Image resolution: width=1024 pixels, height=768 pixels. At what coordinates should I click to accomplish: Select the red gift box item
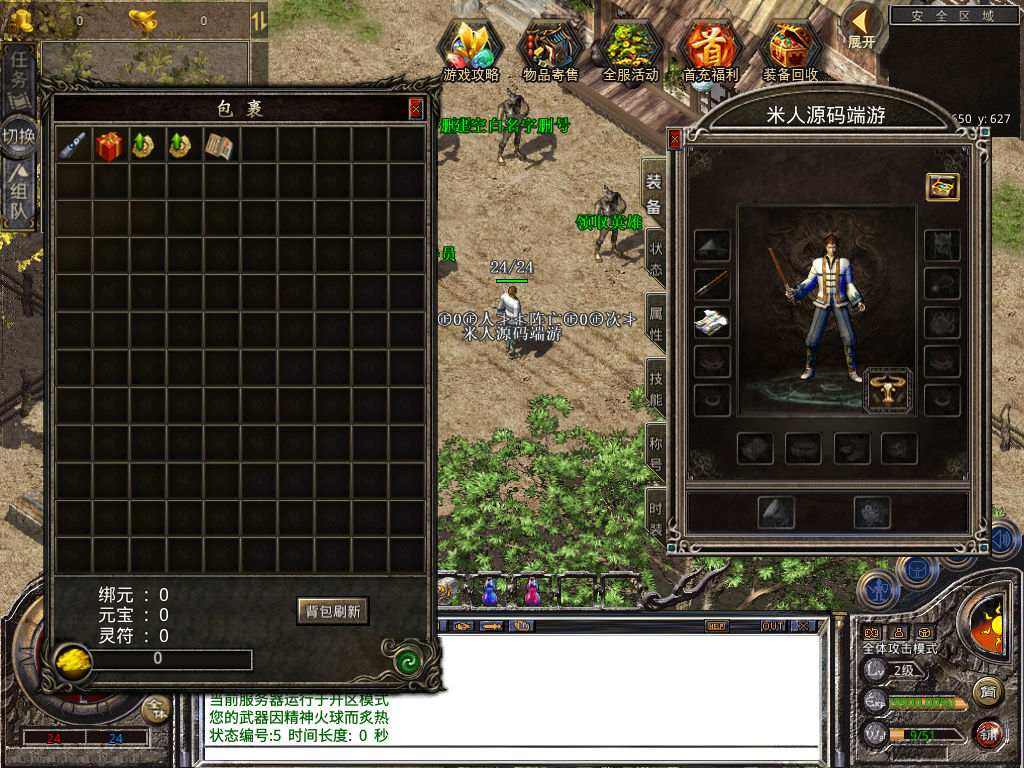pyautogui.click(x=109, y=146)
